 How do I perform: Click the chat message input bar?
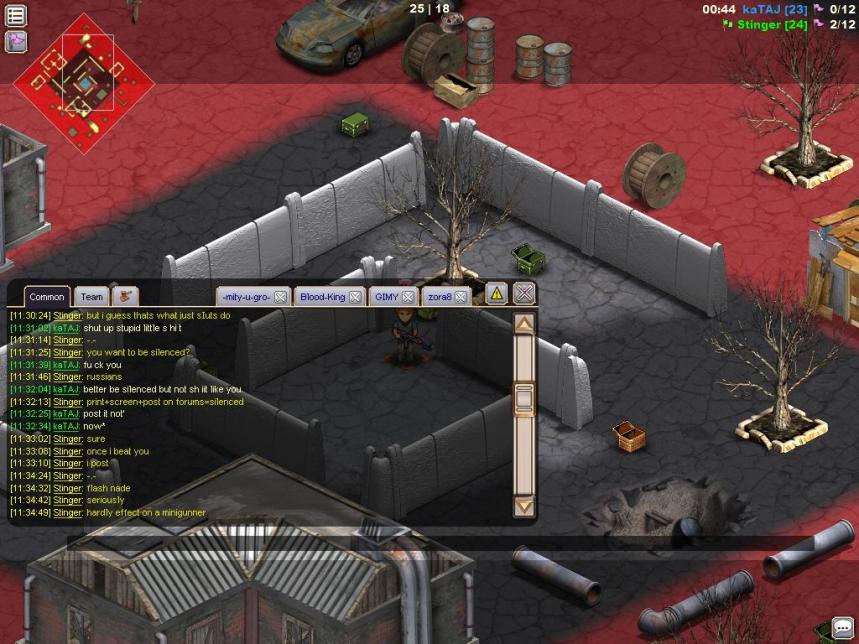click(x=440, y=543)
